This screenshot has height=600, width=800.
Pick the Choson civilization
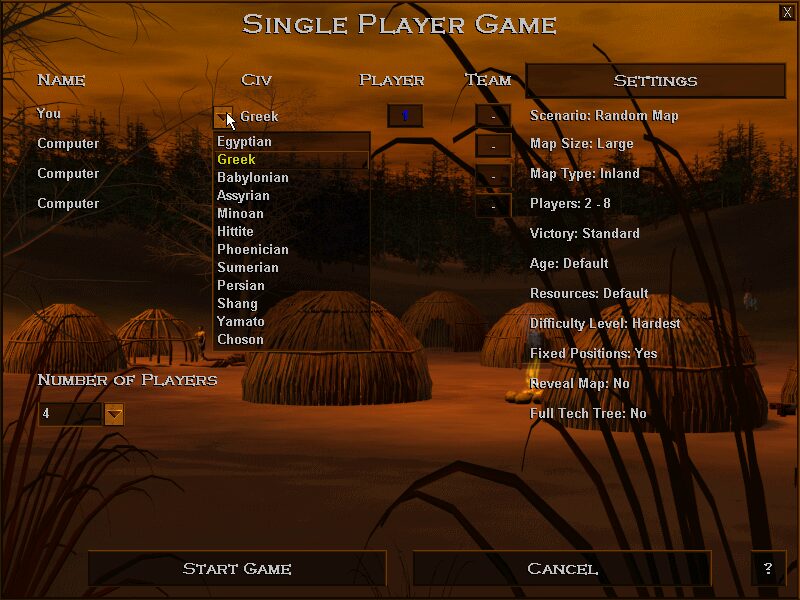click(x=241, y=340)
